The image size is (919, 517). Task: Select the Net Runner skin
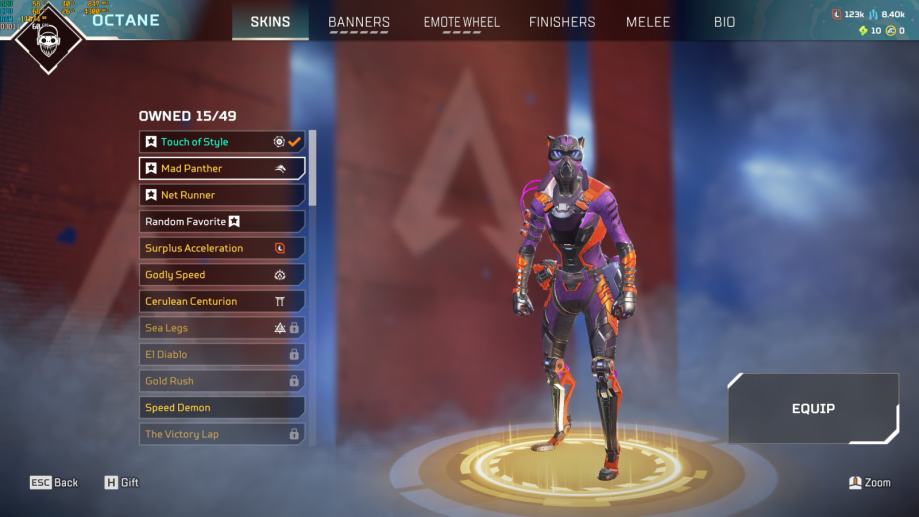pos(221,195)
